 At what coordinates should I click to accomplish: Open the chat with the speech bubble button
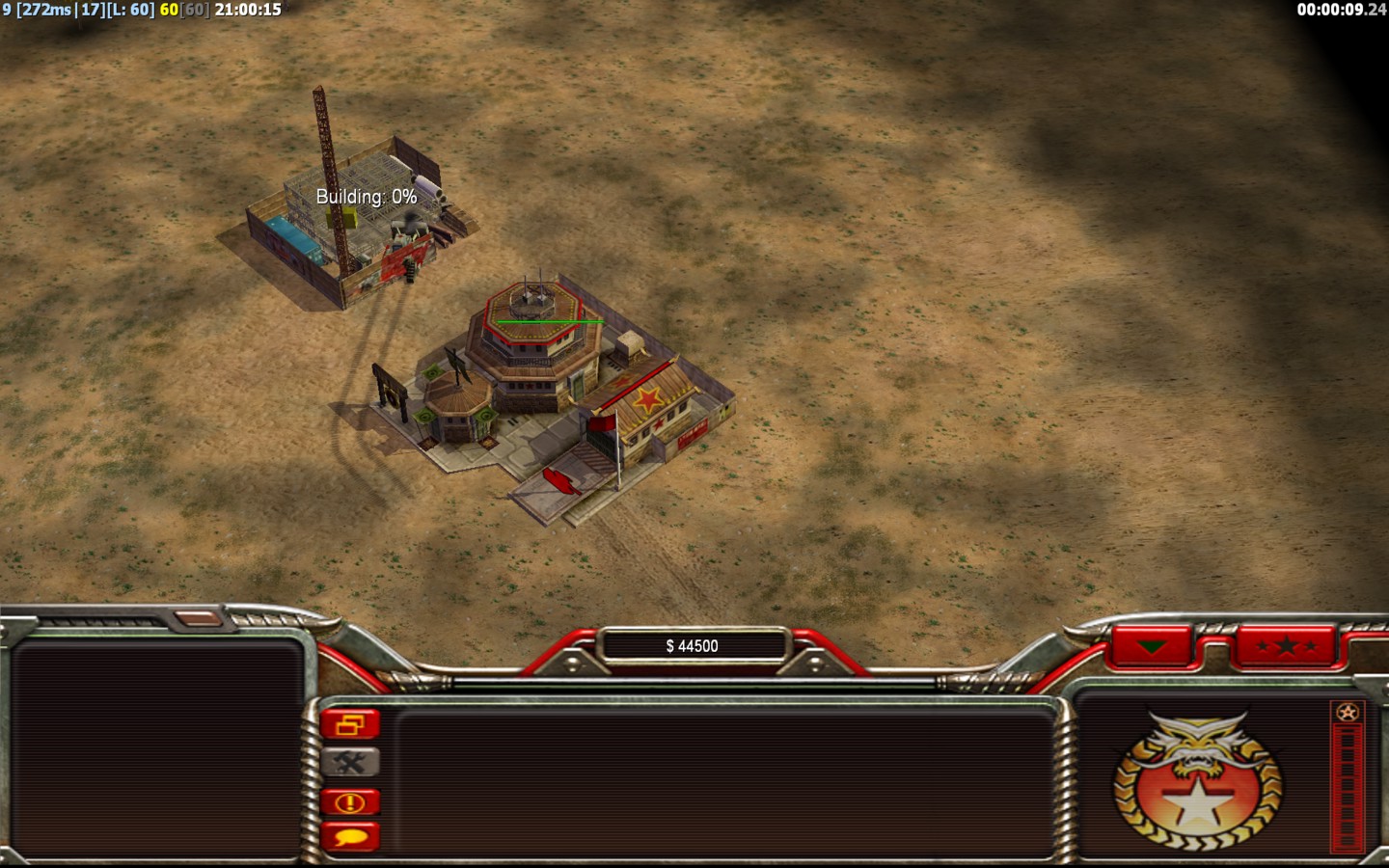coord(350,836)
